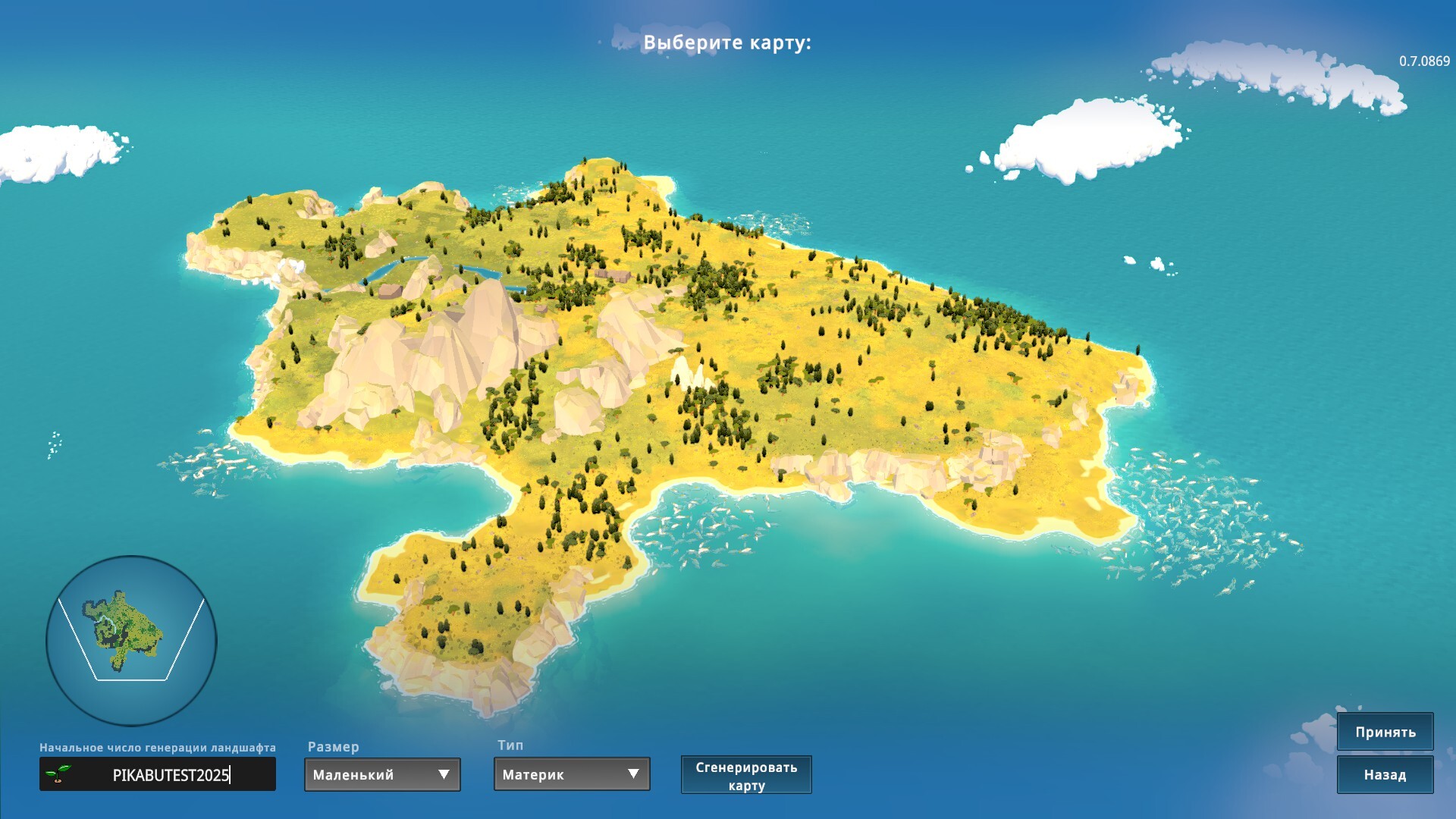Open the Тип map type dropdown
The width and height of the screenshot is (1456, 819).
pyautogui.click(x=572, y=774)
